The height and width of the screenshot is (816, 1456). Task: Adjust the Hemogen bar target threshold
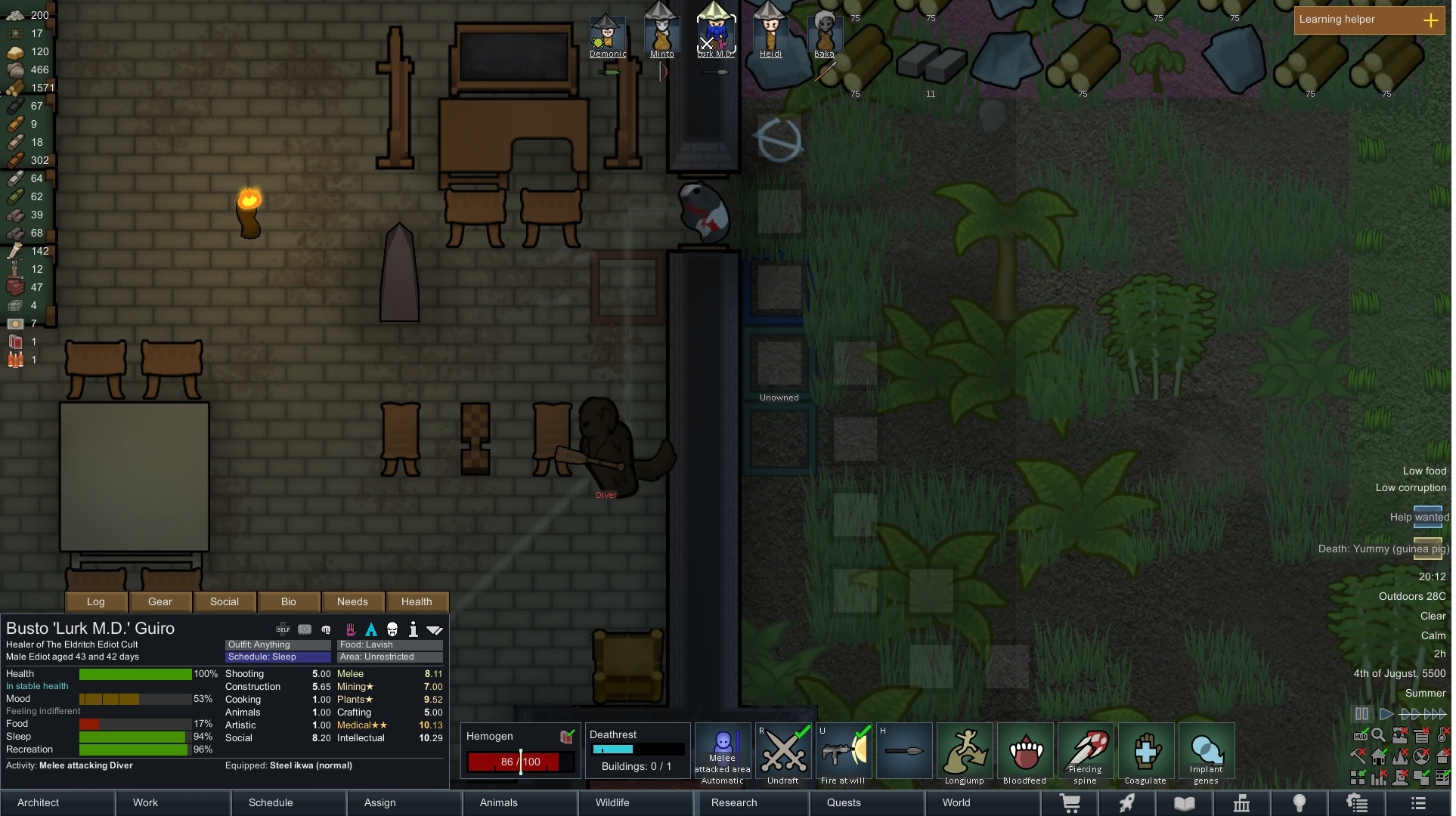pyautogui.click(x=522, y=762)
